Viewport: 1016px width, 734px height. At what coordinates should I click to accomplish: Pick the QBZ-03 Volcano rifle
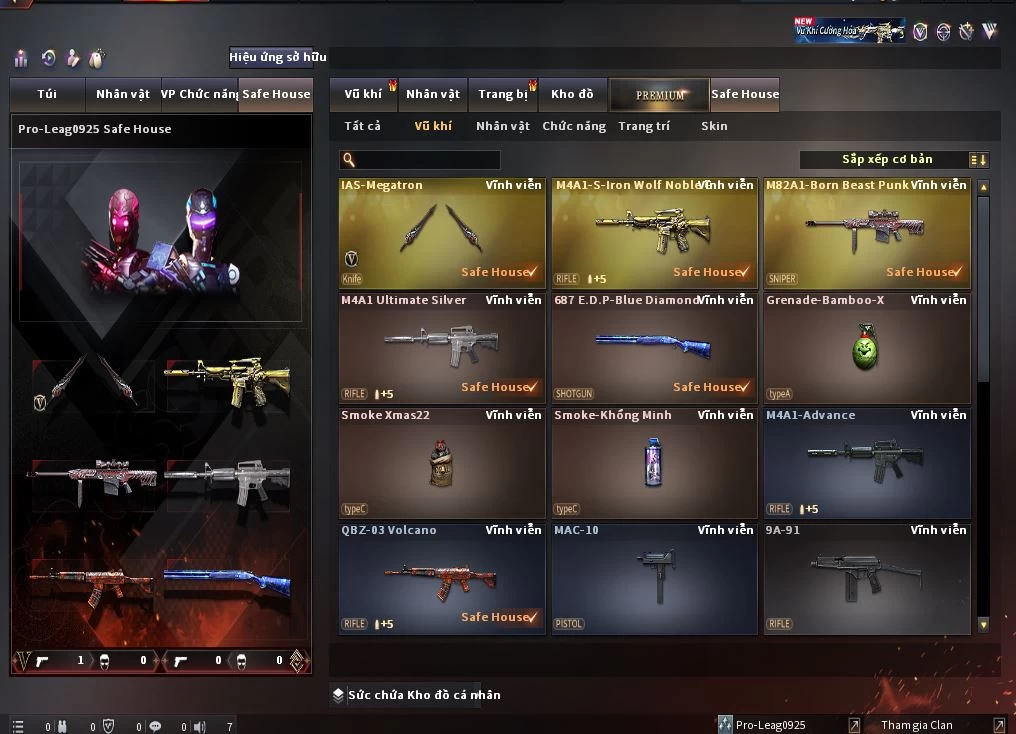(x=442, y=578)
